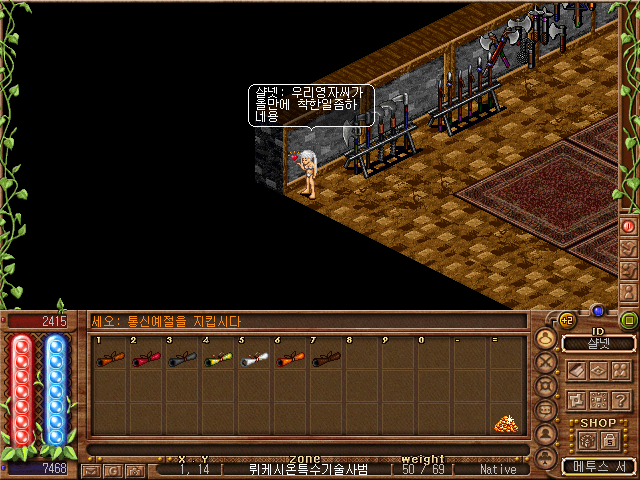Open the SHOP left icon button

[587, 440]
